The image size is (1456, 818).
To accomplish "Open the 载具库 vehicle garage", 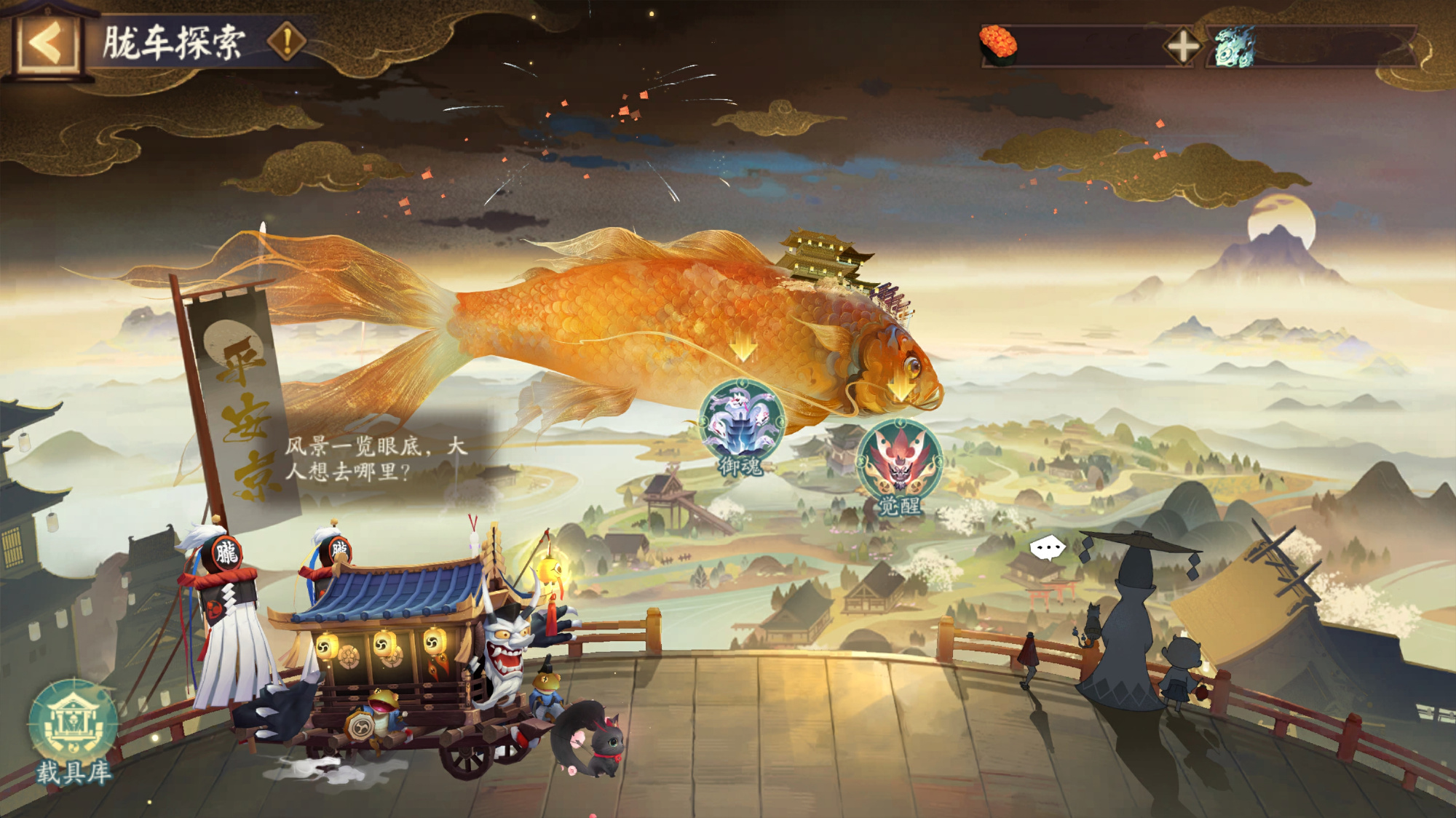I will click(73, 728).
